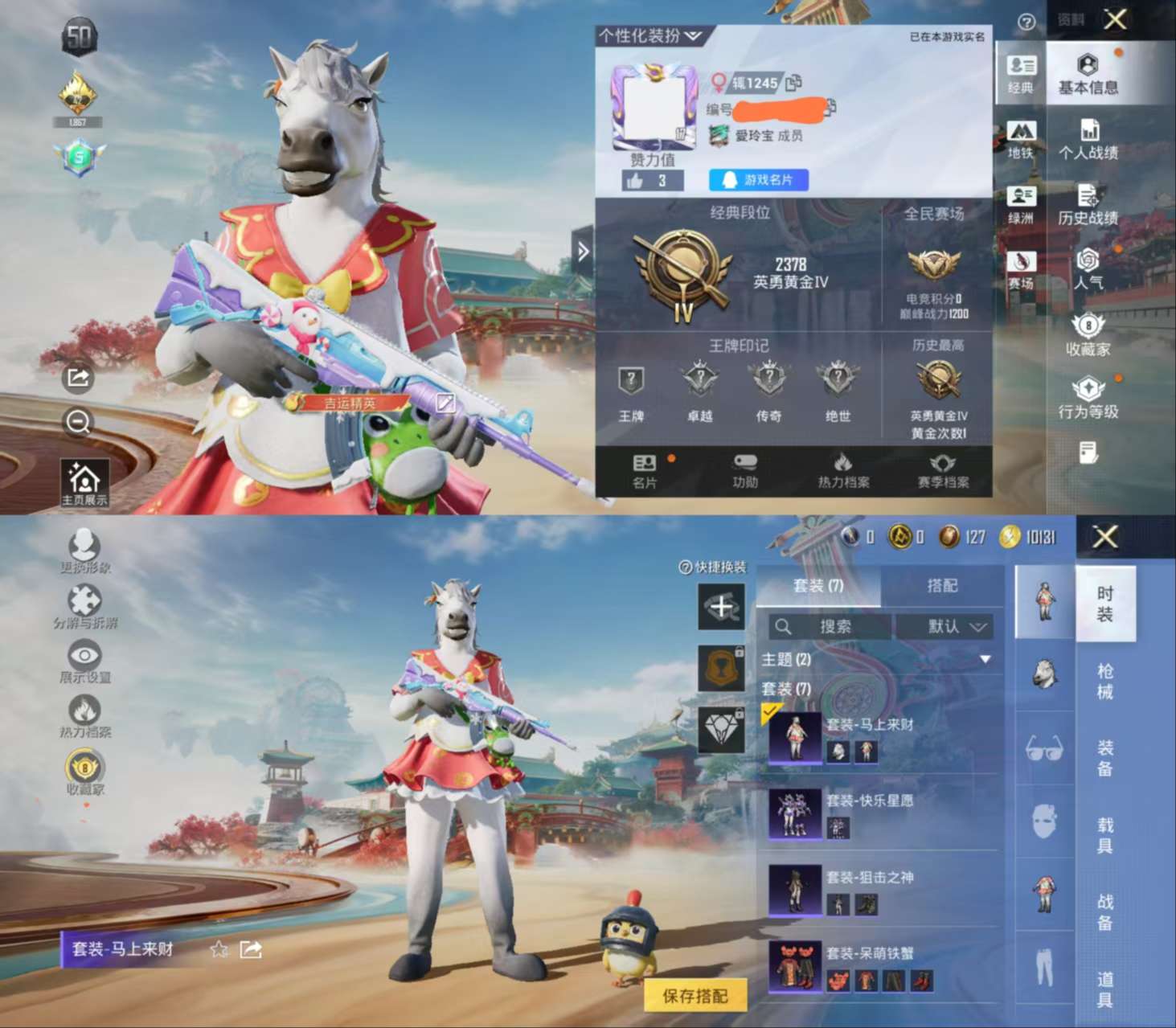The image size is (1176, 1028).
Task: Click the 搜索 search input field
Action: coord(836,627)
